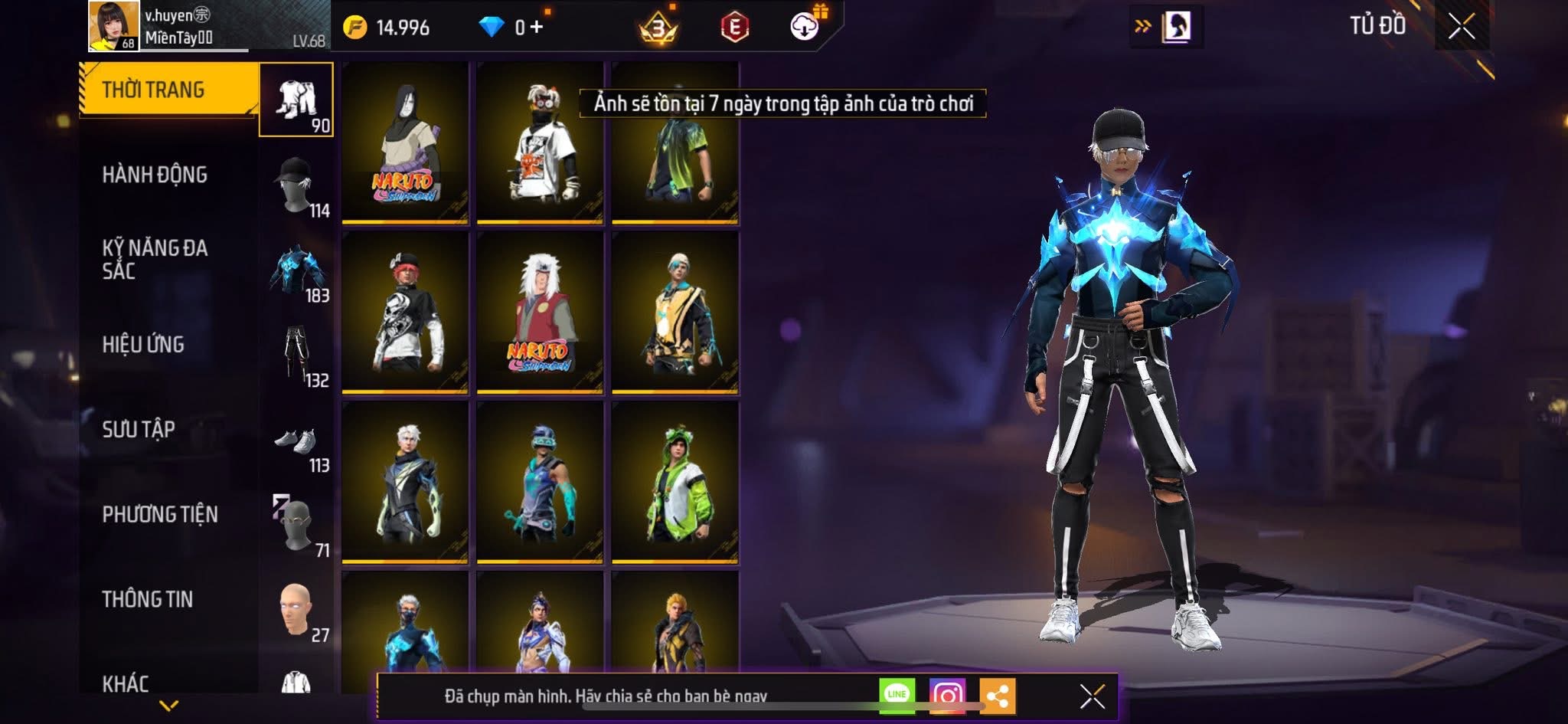This screenshot has width=1568, height=724.
Task: Choose the Jiraiya Naruto outfit
Action: click(540, 313)
